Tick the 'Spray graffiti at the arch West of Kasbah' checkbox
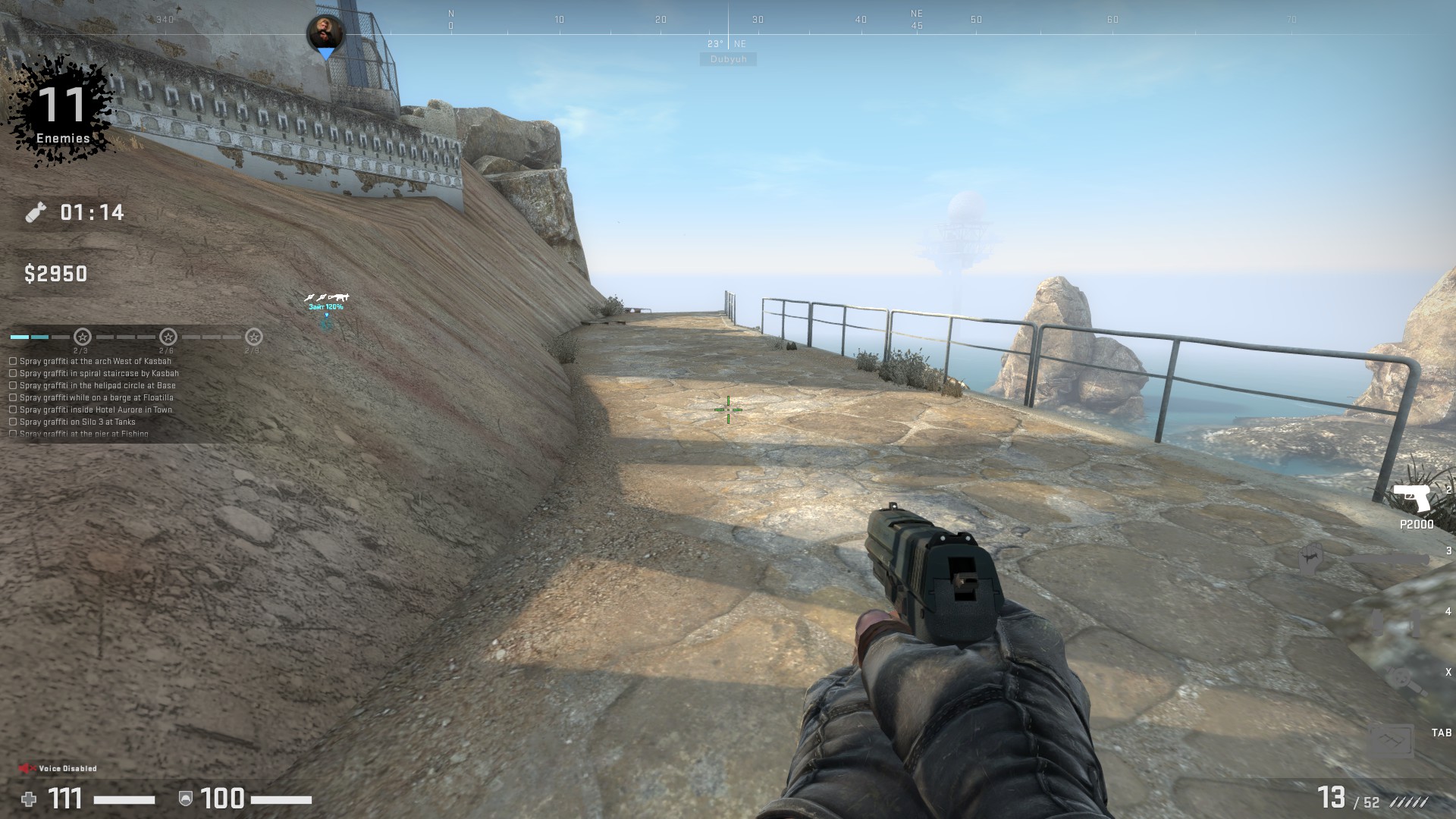This screenshot has height=819, width=1456. coord(12,361)
